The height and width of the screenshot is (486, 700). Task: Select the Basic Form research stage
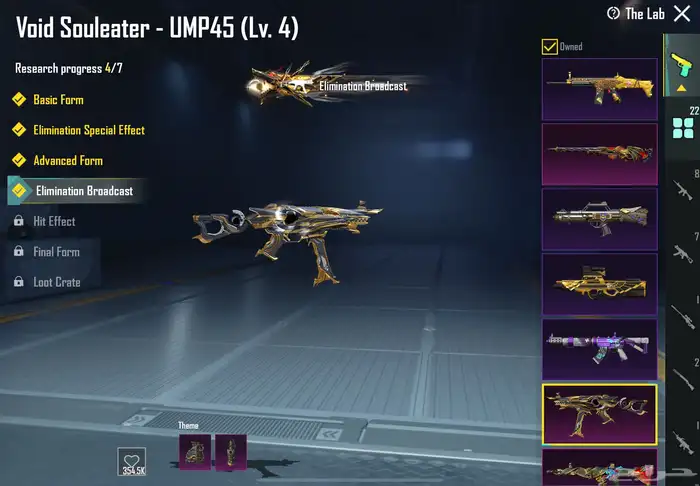coord(58,100)
